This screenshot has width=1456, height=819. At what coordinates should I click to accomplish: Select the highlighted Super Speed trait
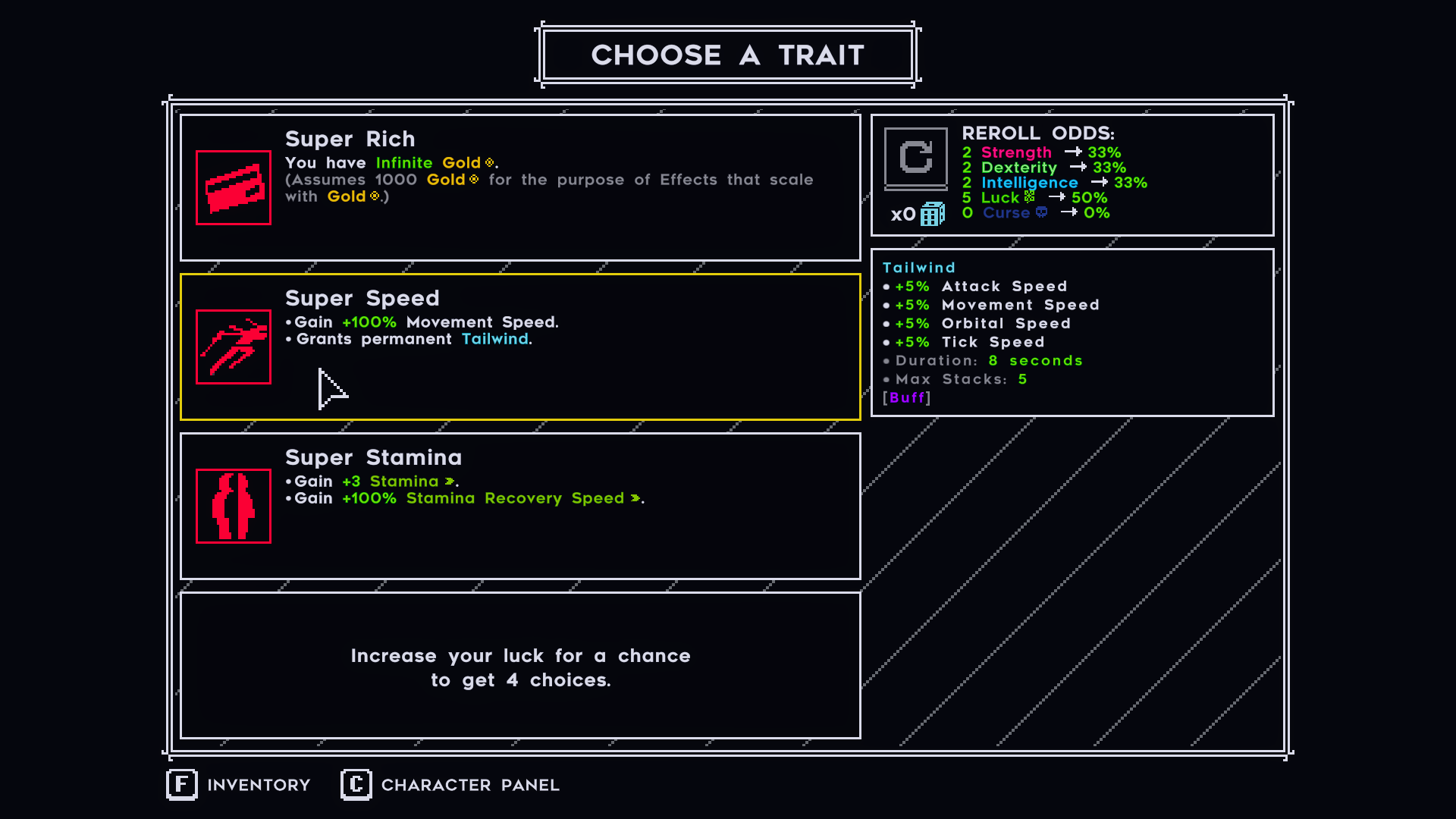pyautogui.click(x=520, y=347)
